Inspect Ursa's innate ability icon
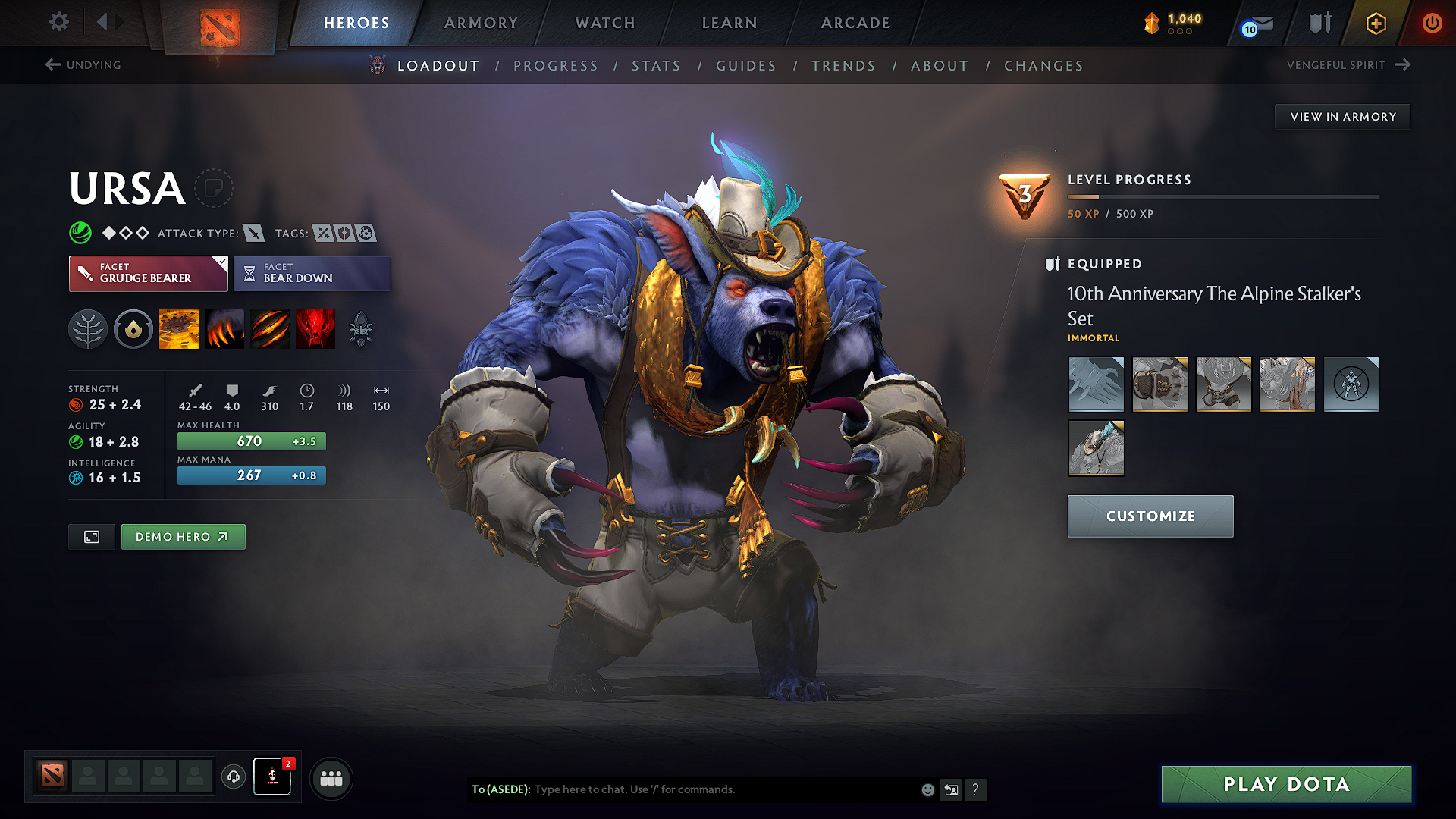1456x819 pixels. [x=133, y=328]
